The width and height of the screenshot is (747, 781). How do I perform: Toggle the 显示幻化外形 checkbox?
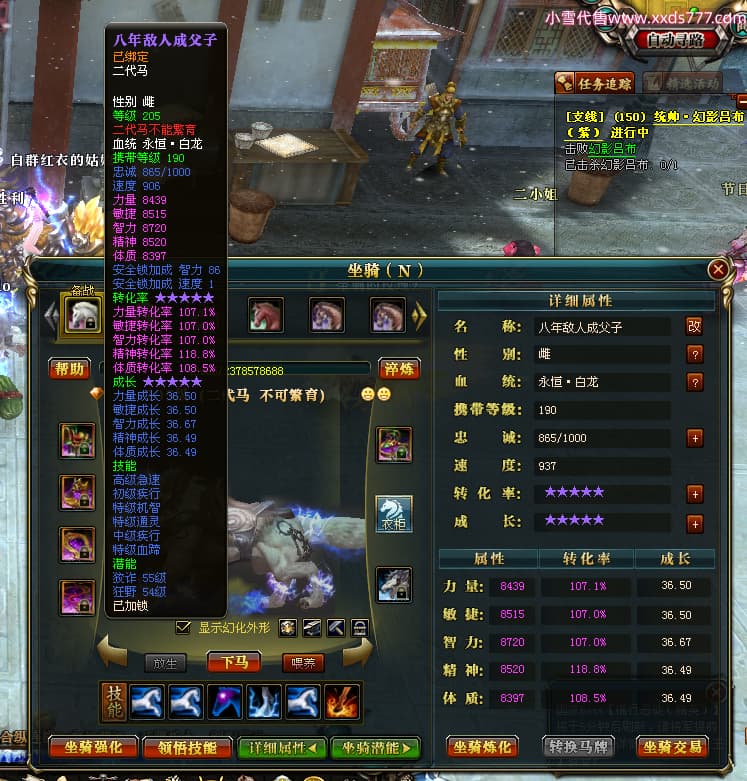point(183,628)
